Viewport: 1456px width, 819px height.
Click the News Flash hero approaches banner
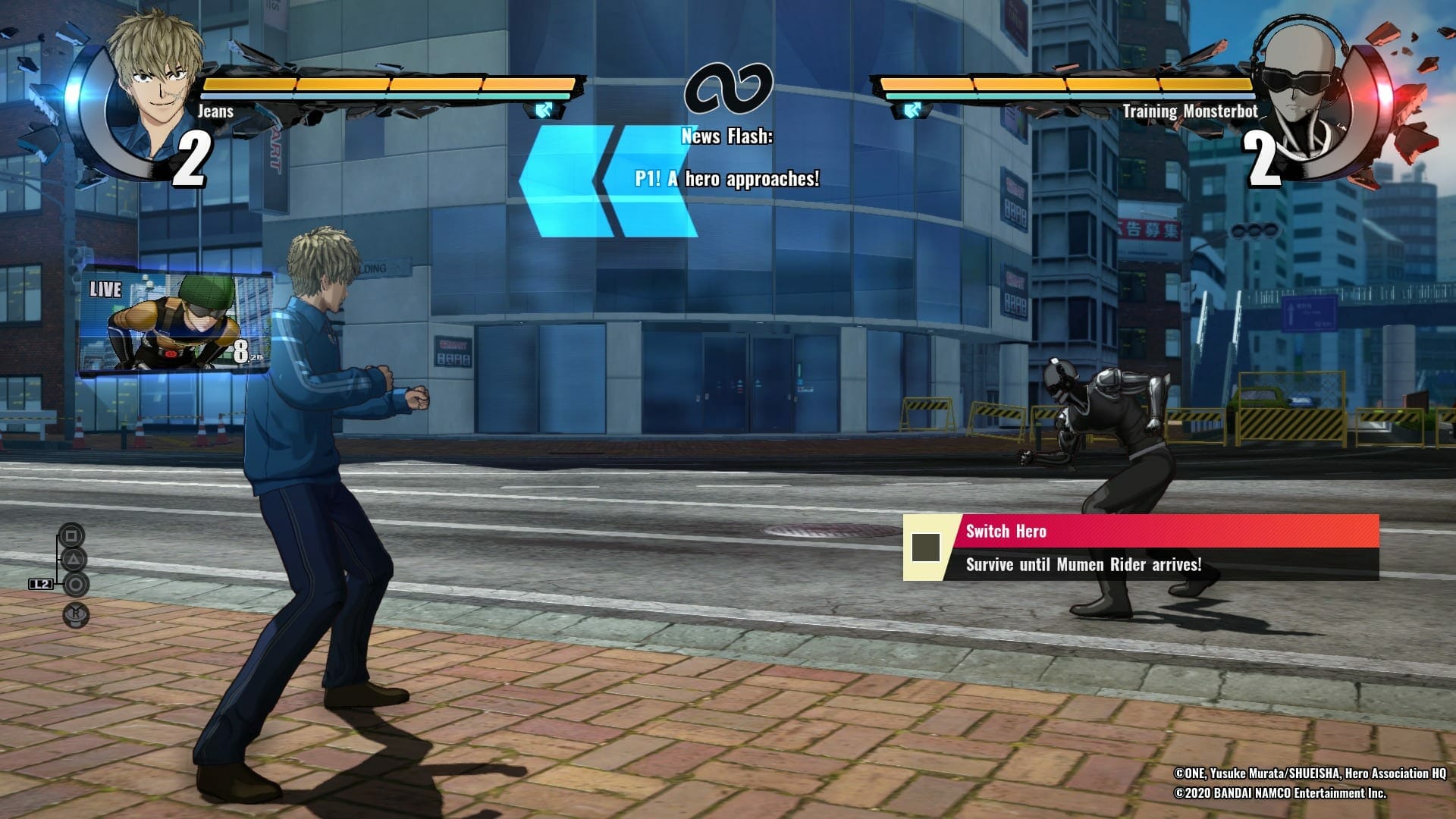coord(726,159)
